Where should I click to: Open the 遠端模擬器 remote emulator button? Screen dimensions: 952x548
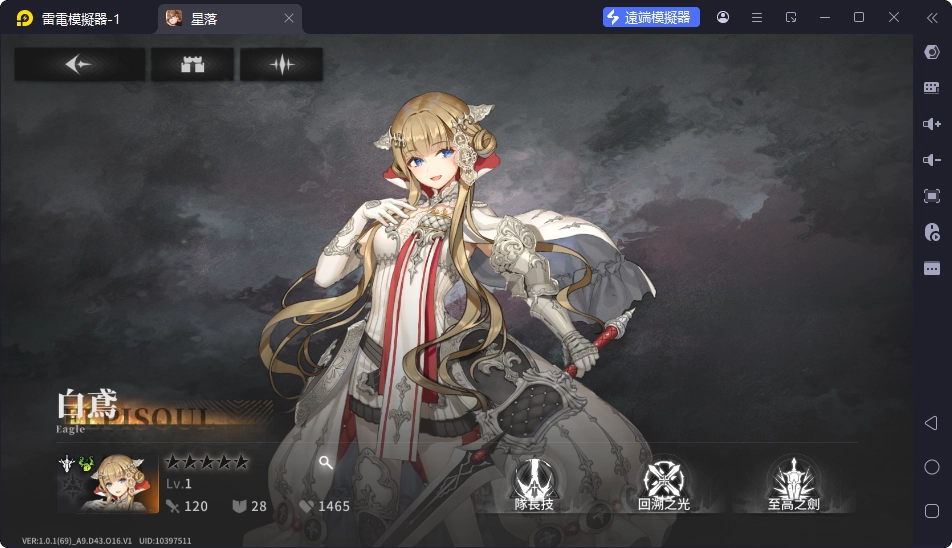[x=650, y=18]
